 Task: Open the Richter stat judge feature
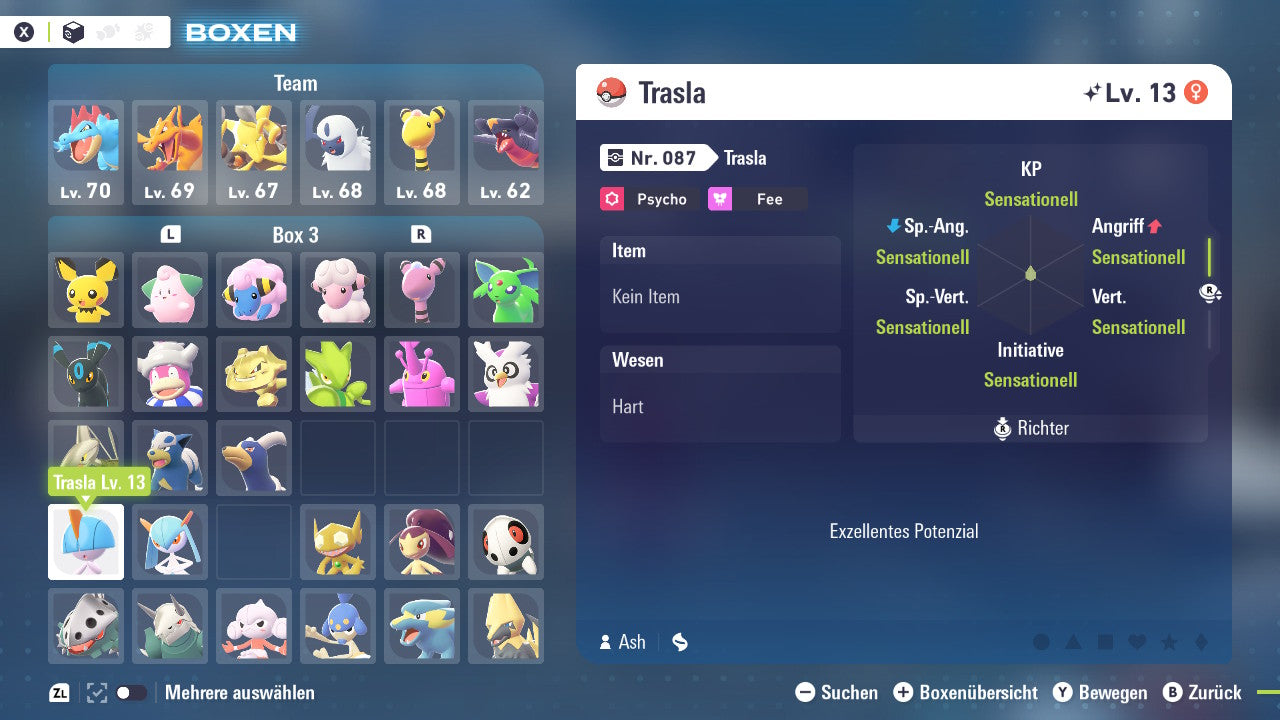click(x=1030, y=428)
